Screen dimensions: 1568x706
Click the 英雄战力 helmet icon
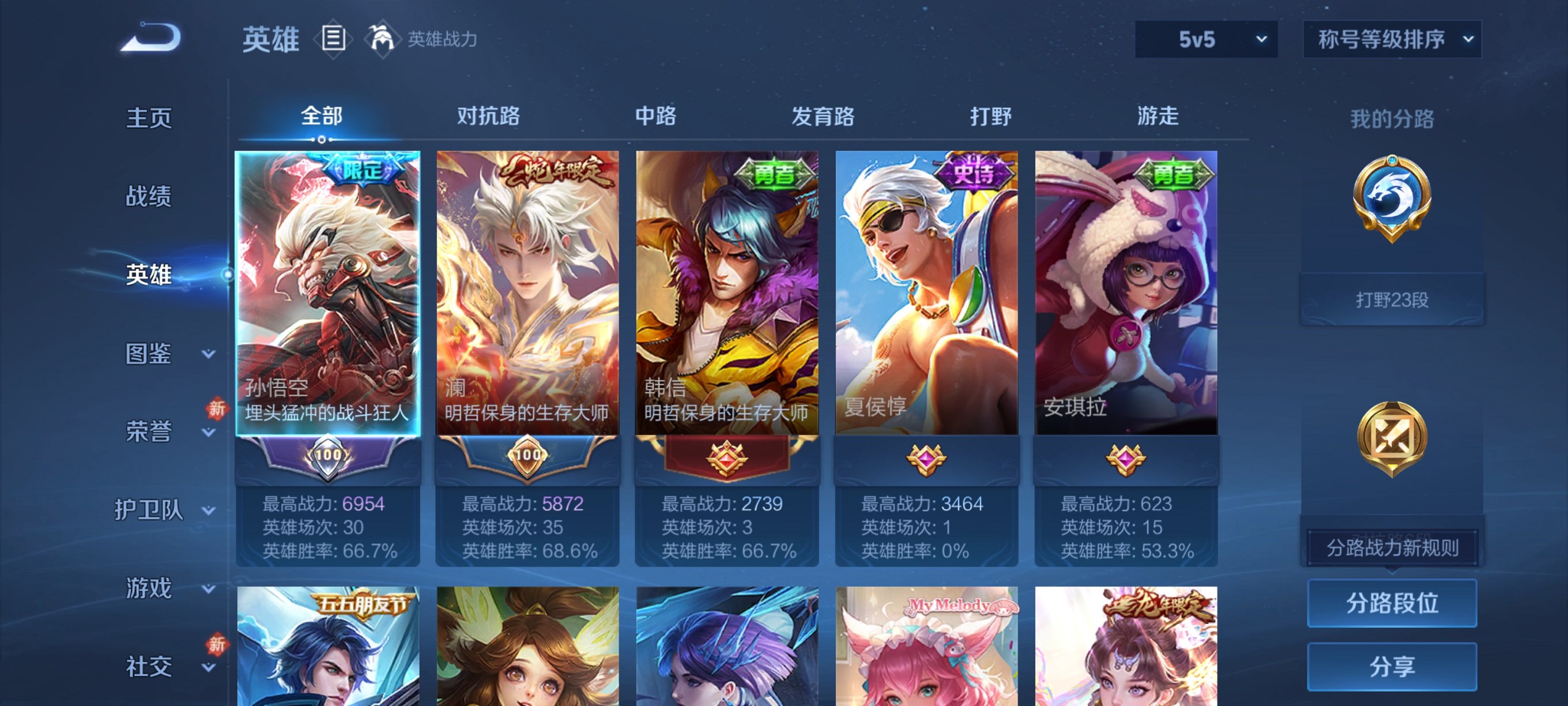pos(382,39)
